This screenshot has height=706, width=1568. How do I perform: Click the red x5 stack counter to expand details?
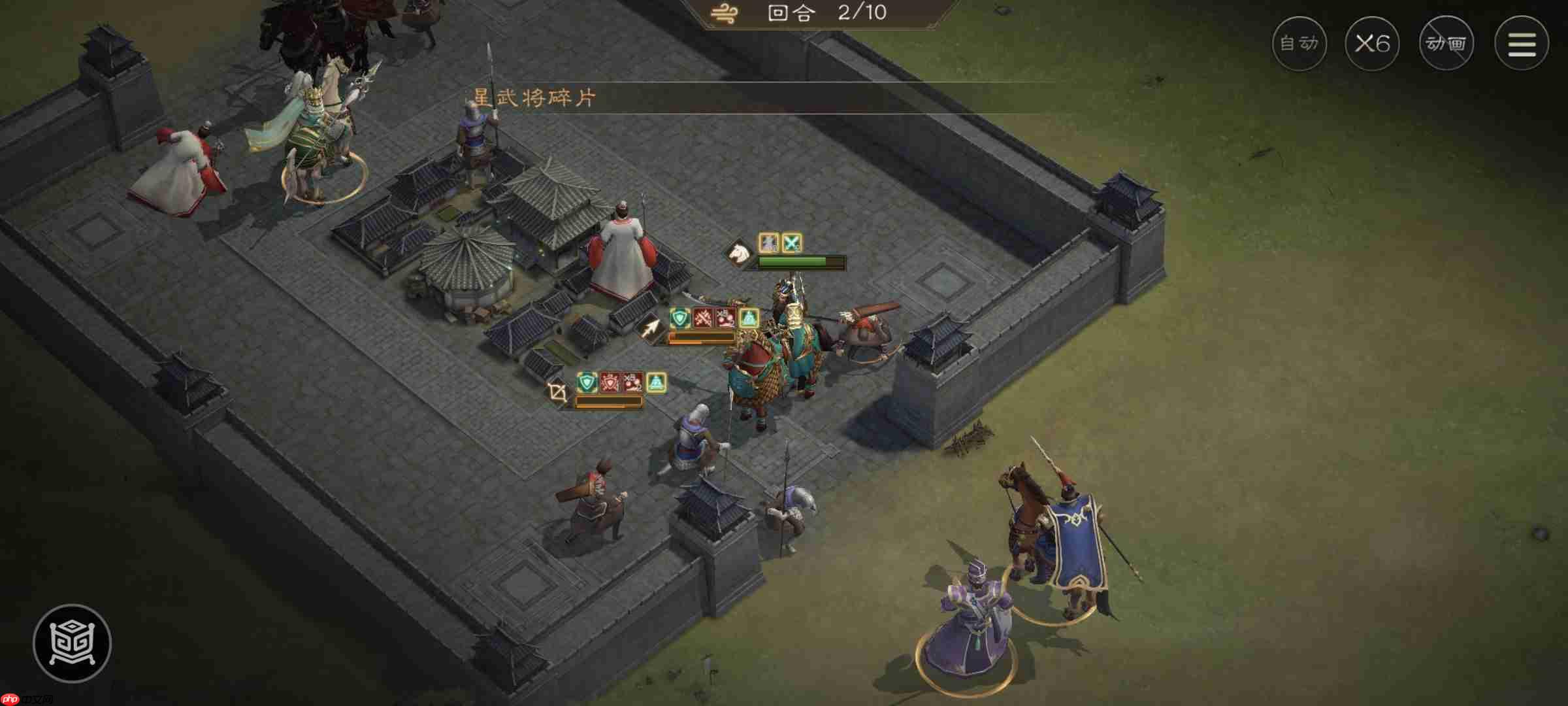click(725, 319)
